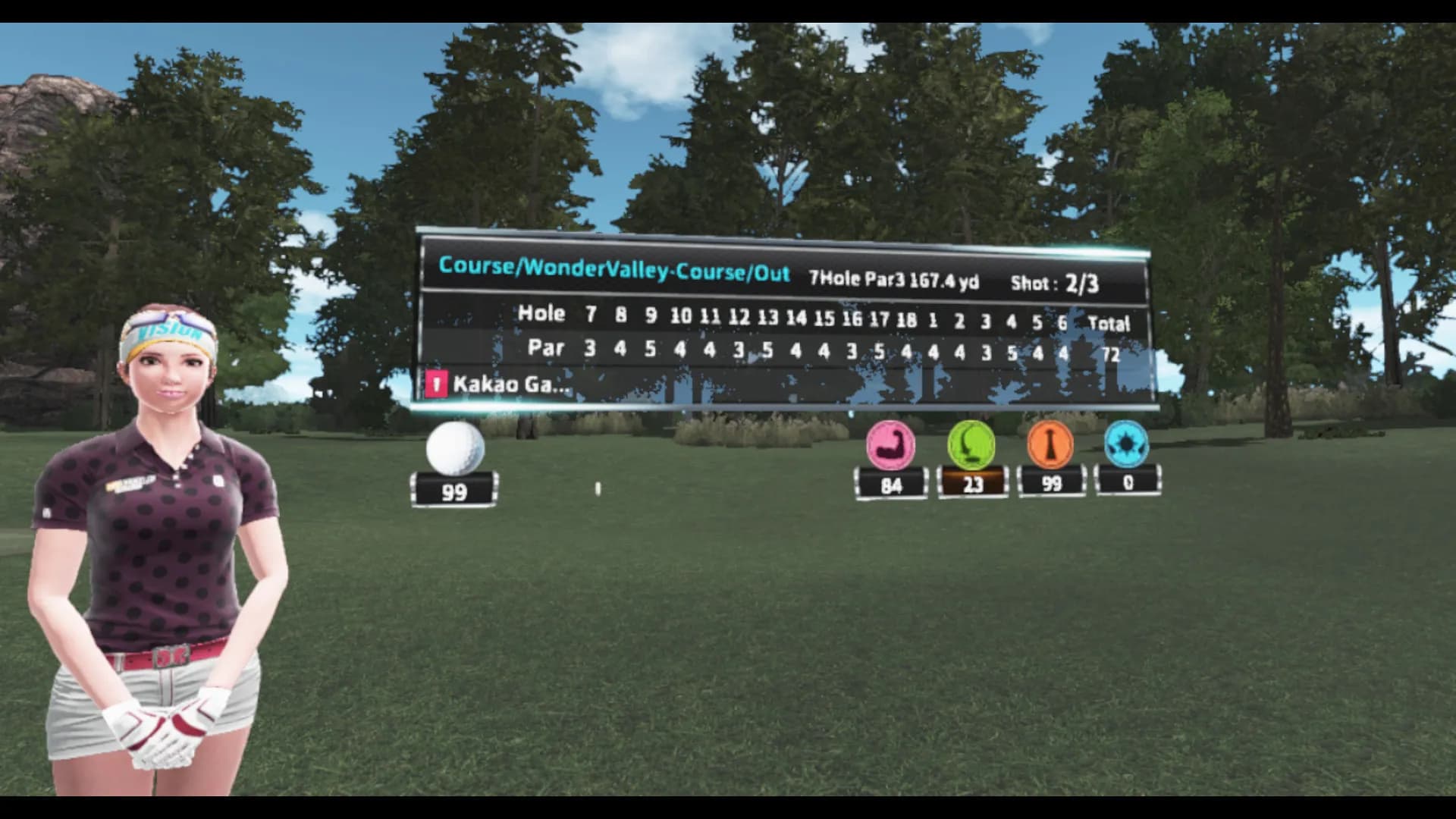Select the pink flexed-arm power item
The image size is (1456, 819).
click(x=890, y=446)
